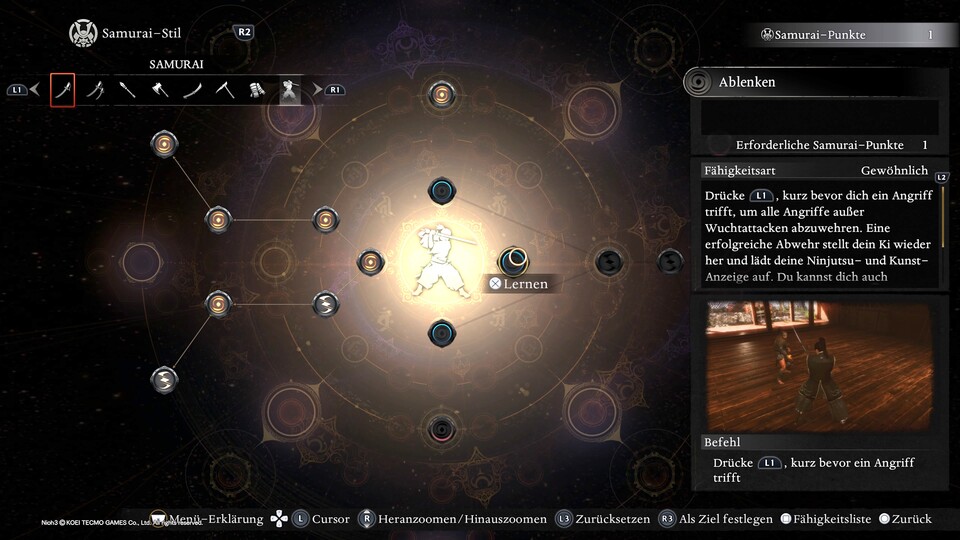Select the scythe weapon tab
The height and width of the screenshot is (540, 960).
pyautogui.click(x=225, y=90)
